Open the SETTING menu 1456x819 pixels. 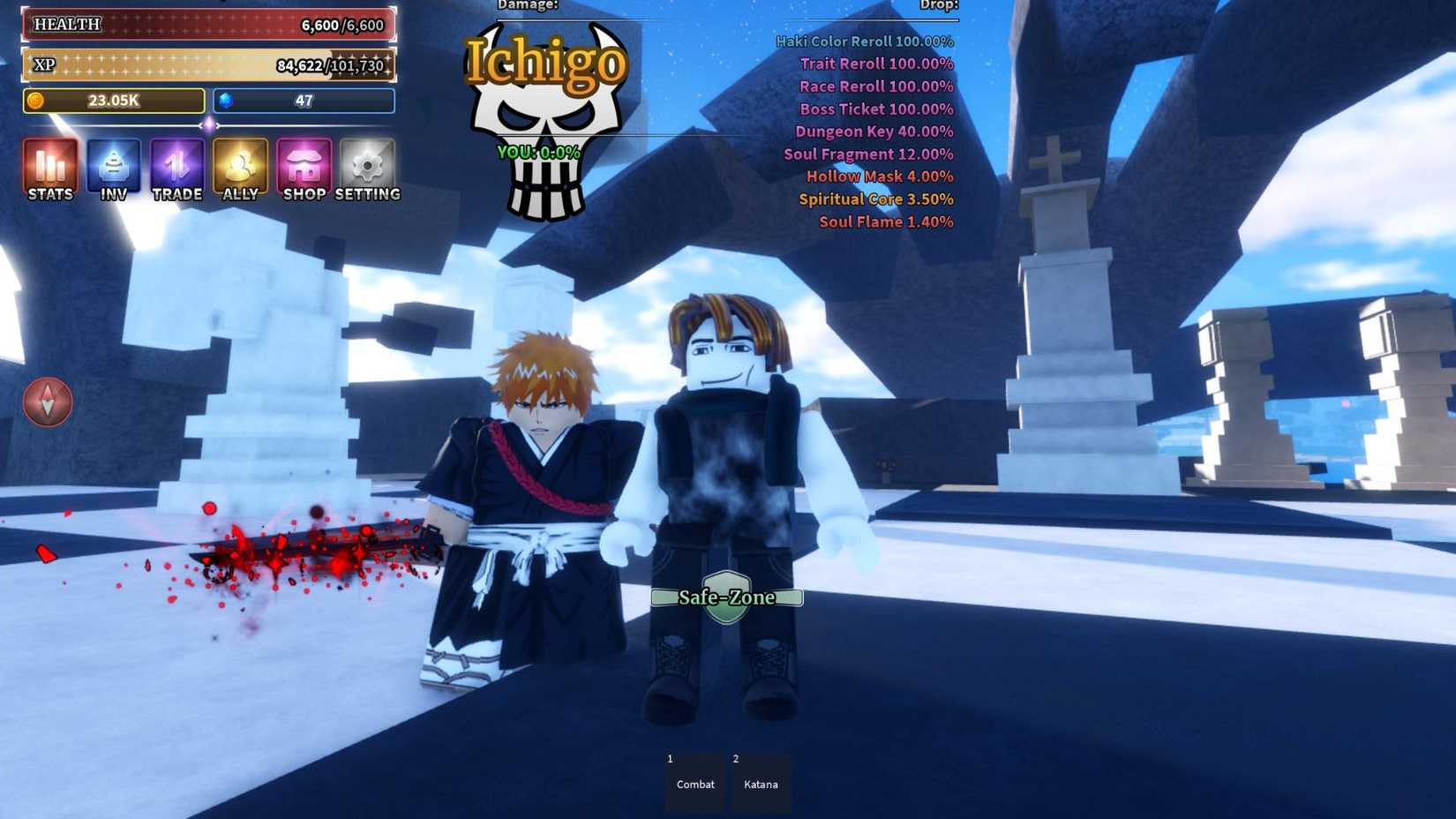pyautogui.click(x=367, y=168)
